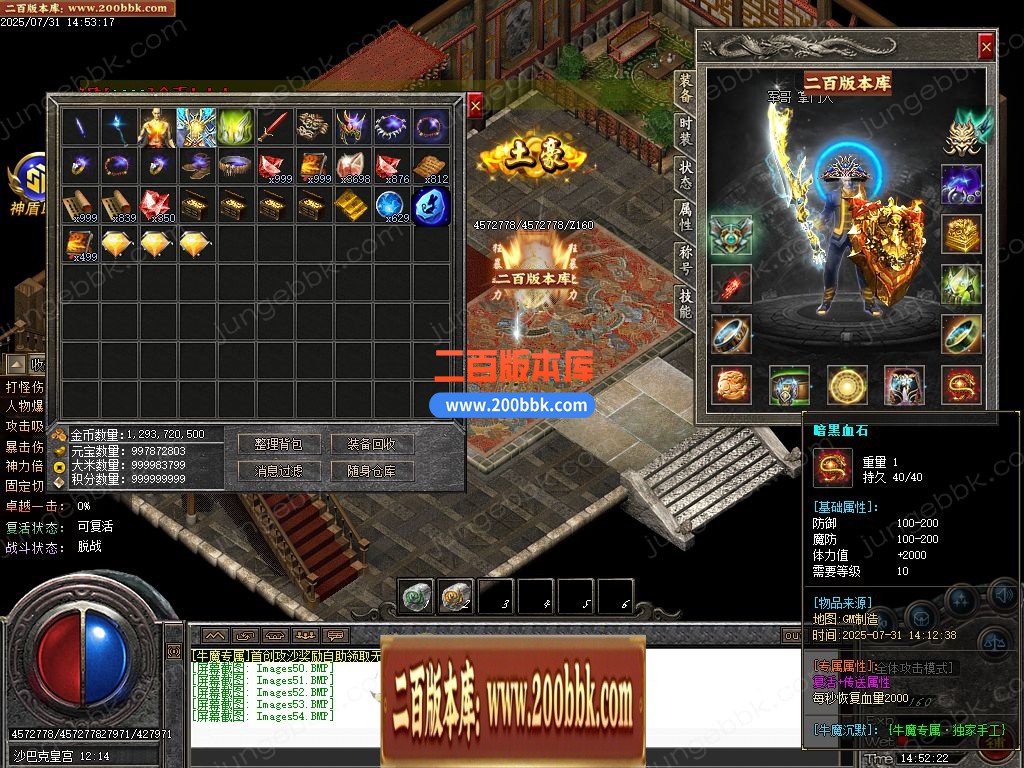
Task: Pick the blue orb stack of 629
Action: tap(390, 205)
